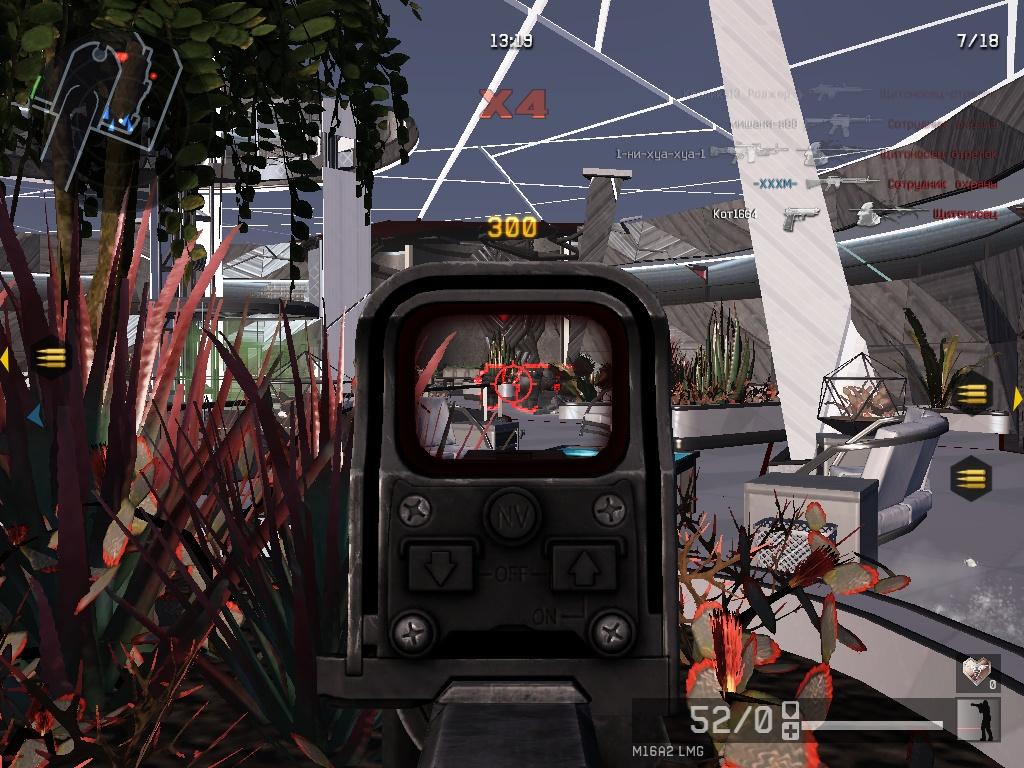Select Кот1664's pistol kill feed entry
The height and width of the screenshot is (768, 1024).
[x=800, y=214]
